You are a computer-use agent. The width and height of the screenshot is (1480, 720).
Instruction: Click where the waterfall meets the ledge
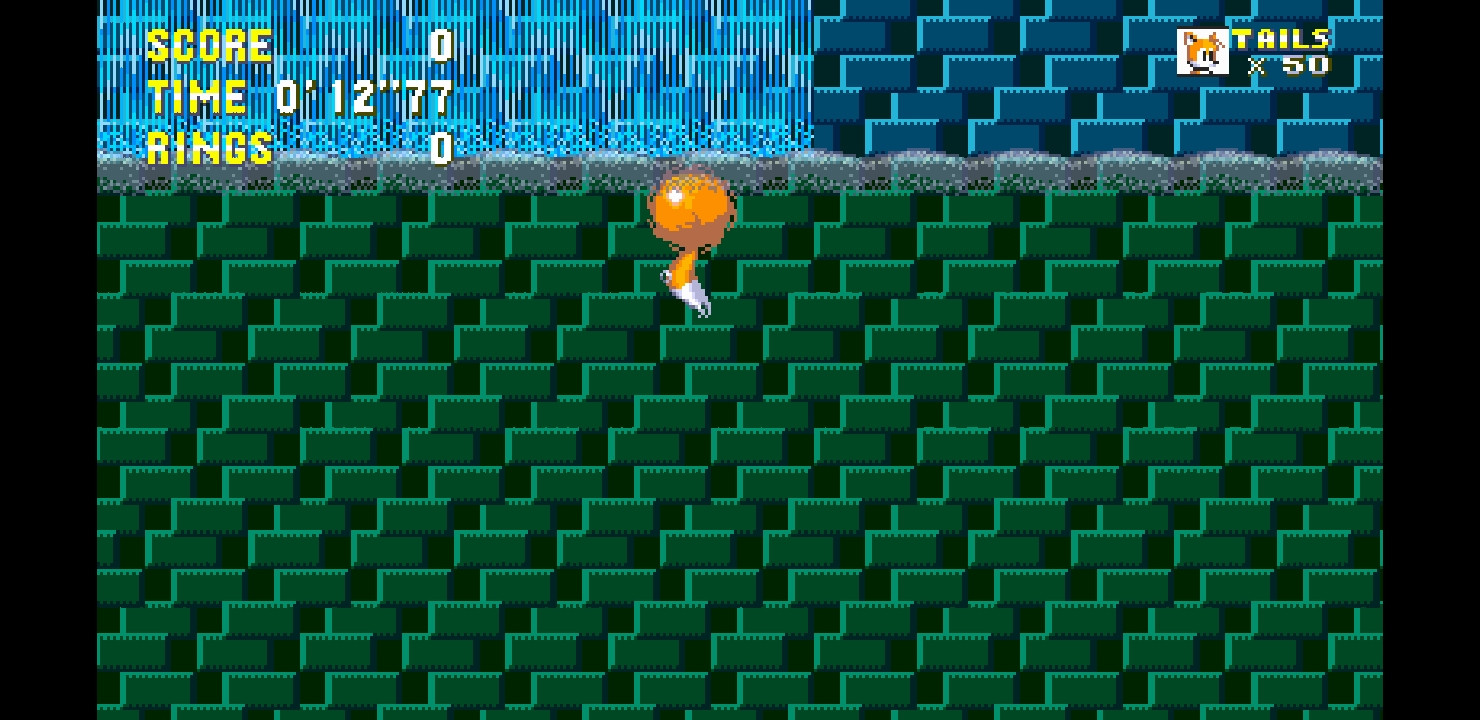point(600,158)
